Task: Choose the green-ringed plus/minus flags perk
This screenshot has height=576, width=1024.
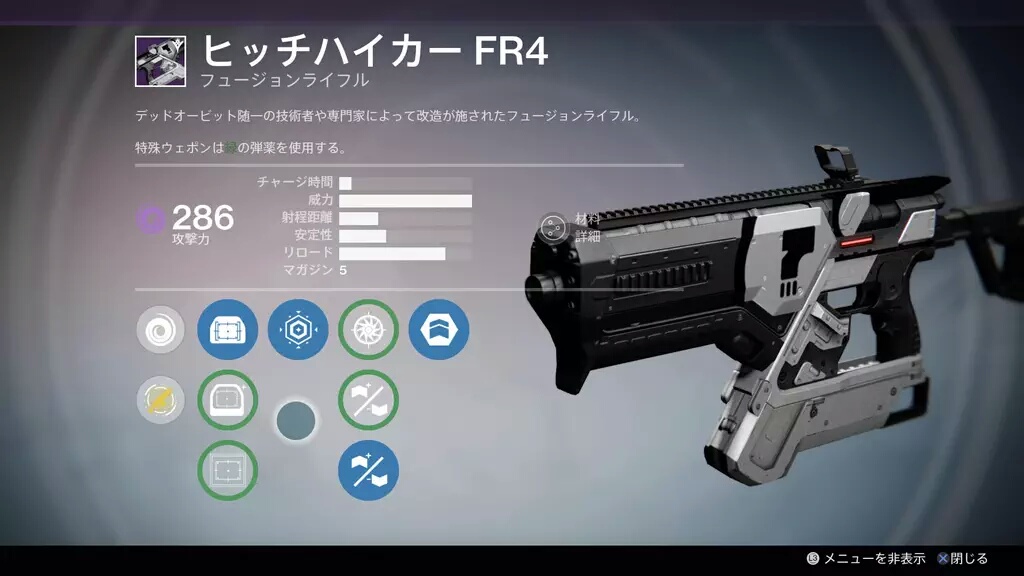Action: click(x=368, y=401)
